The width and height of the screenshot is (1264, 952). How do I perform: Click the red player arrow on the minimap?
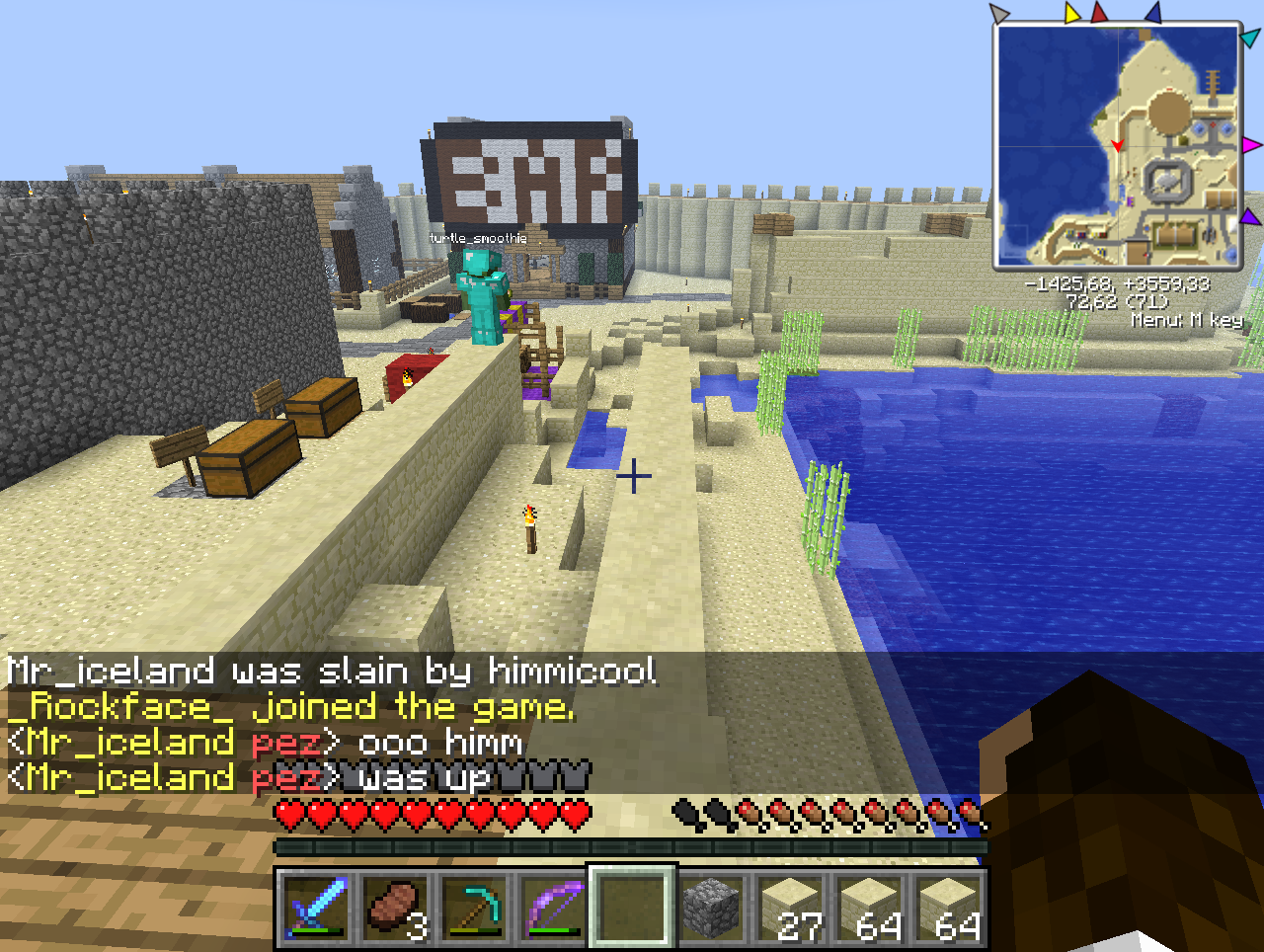(1118, 145)
